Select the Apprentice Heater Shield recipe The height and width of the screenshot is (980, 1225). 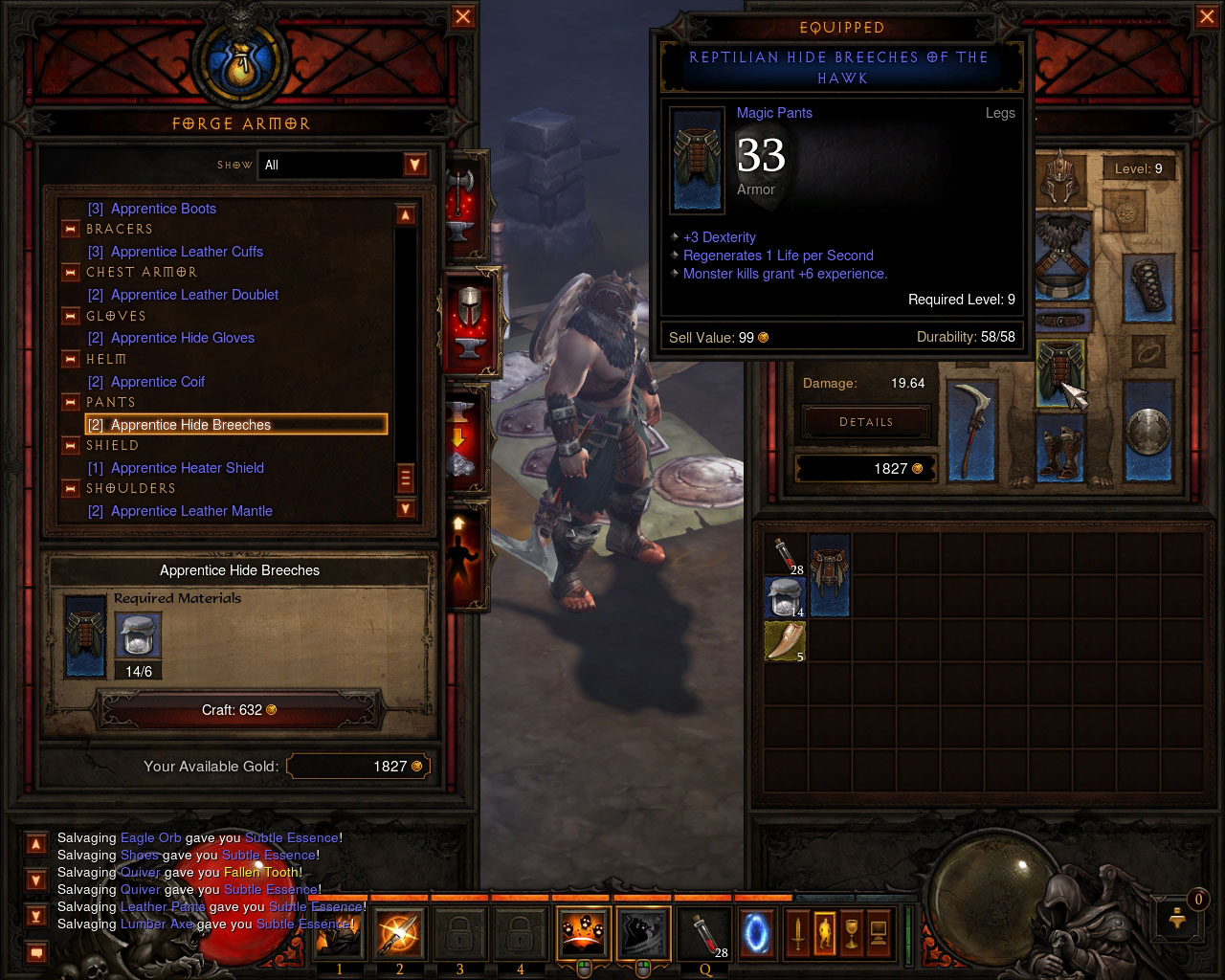tap(189, 468)
